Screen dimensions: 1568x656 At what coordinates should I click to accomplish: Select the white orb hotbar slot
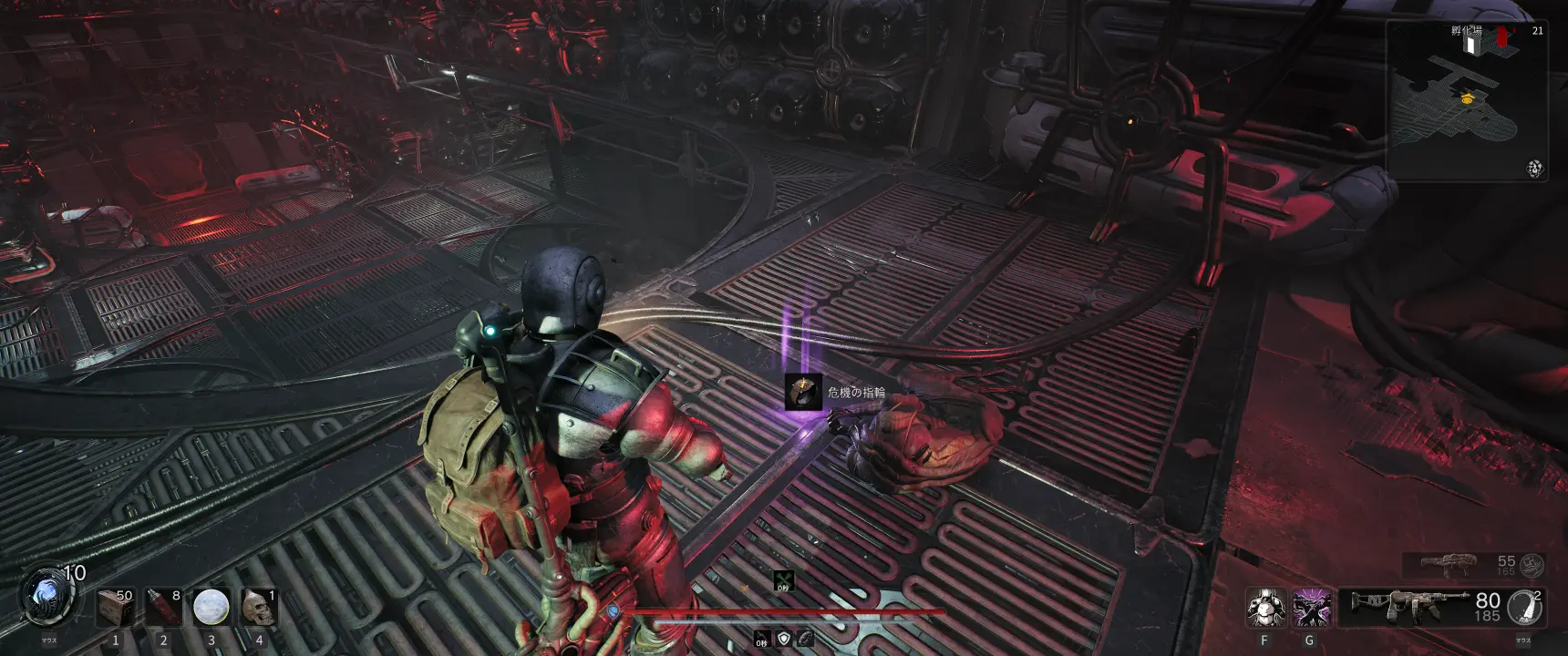point(211,607)
